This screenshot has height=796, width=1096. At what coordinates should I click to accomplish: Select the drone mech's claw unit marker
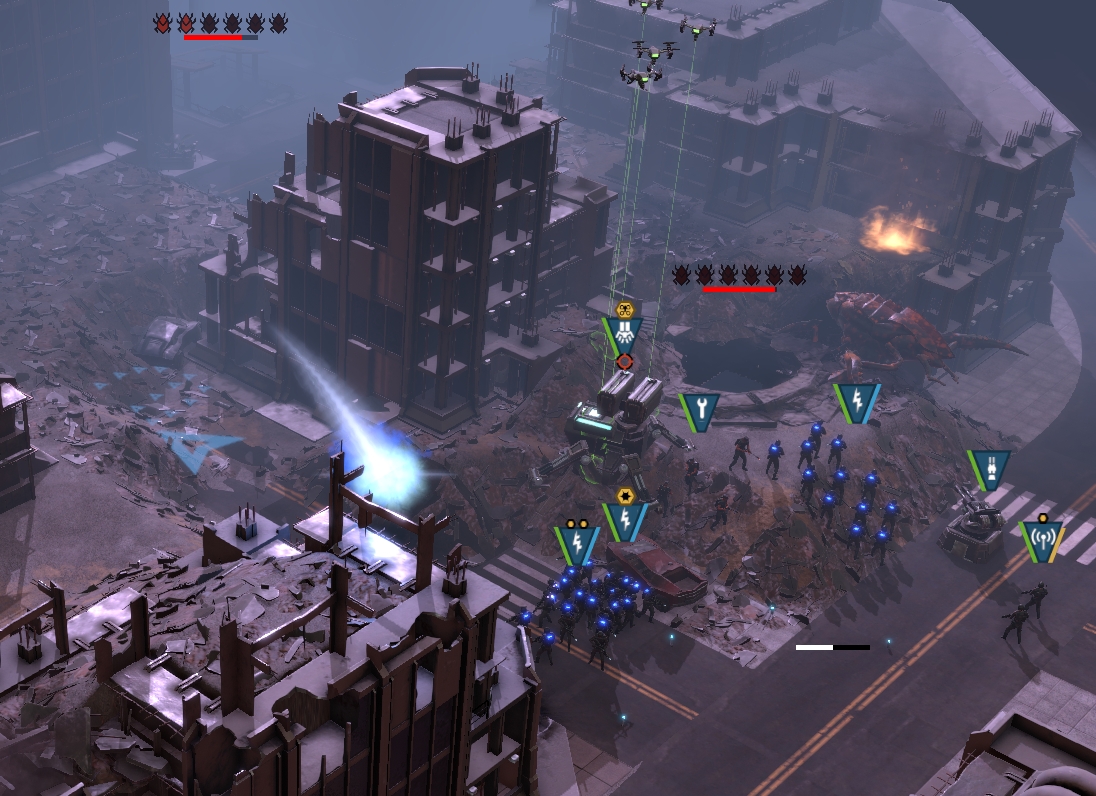[x=623, y=332]
